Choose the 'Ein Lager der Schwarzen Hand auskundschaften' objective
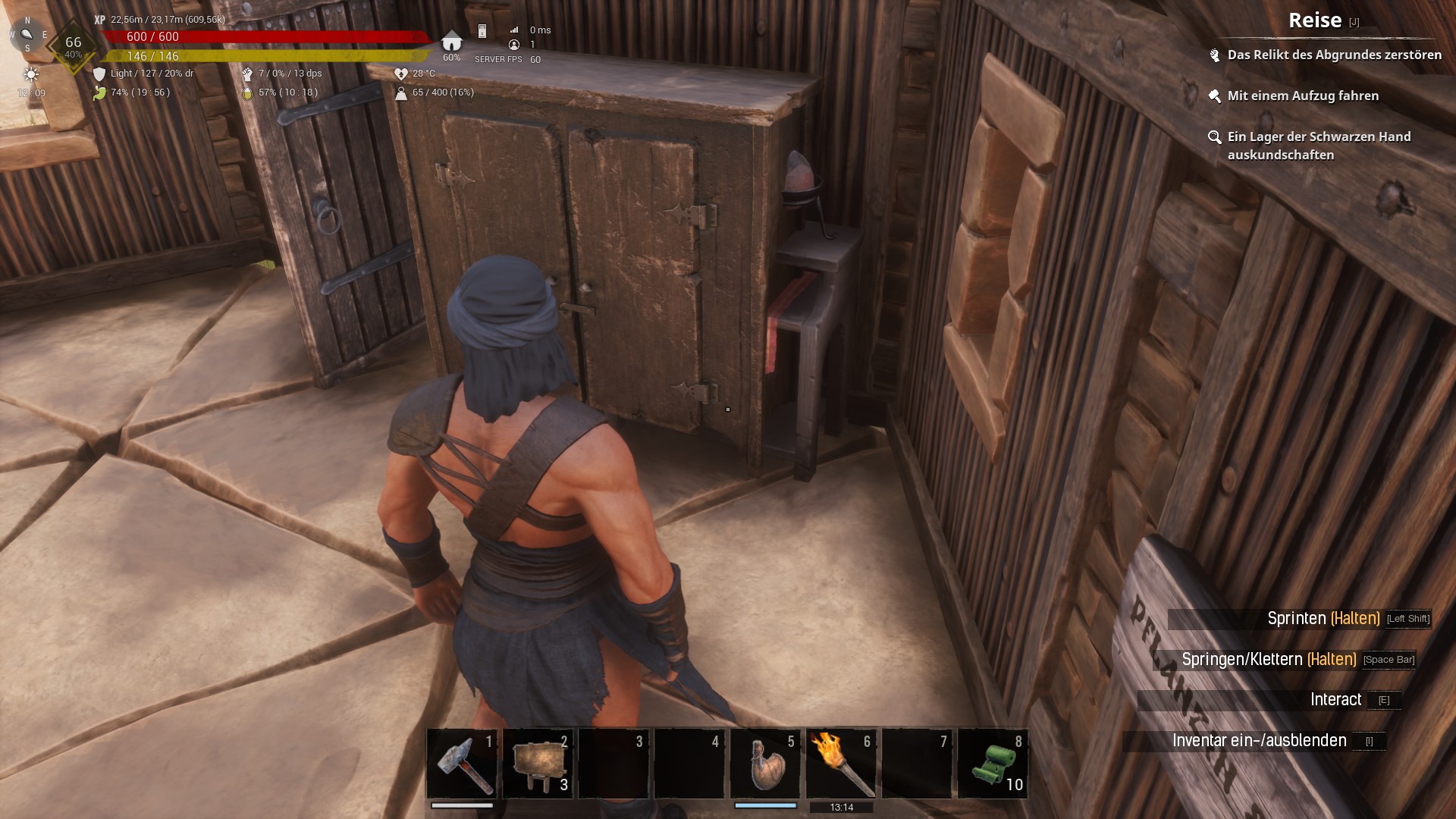Viewport: 1456px width, 819px height. (x=1318, y=146)
